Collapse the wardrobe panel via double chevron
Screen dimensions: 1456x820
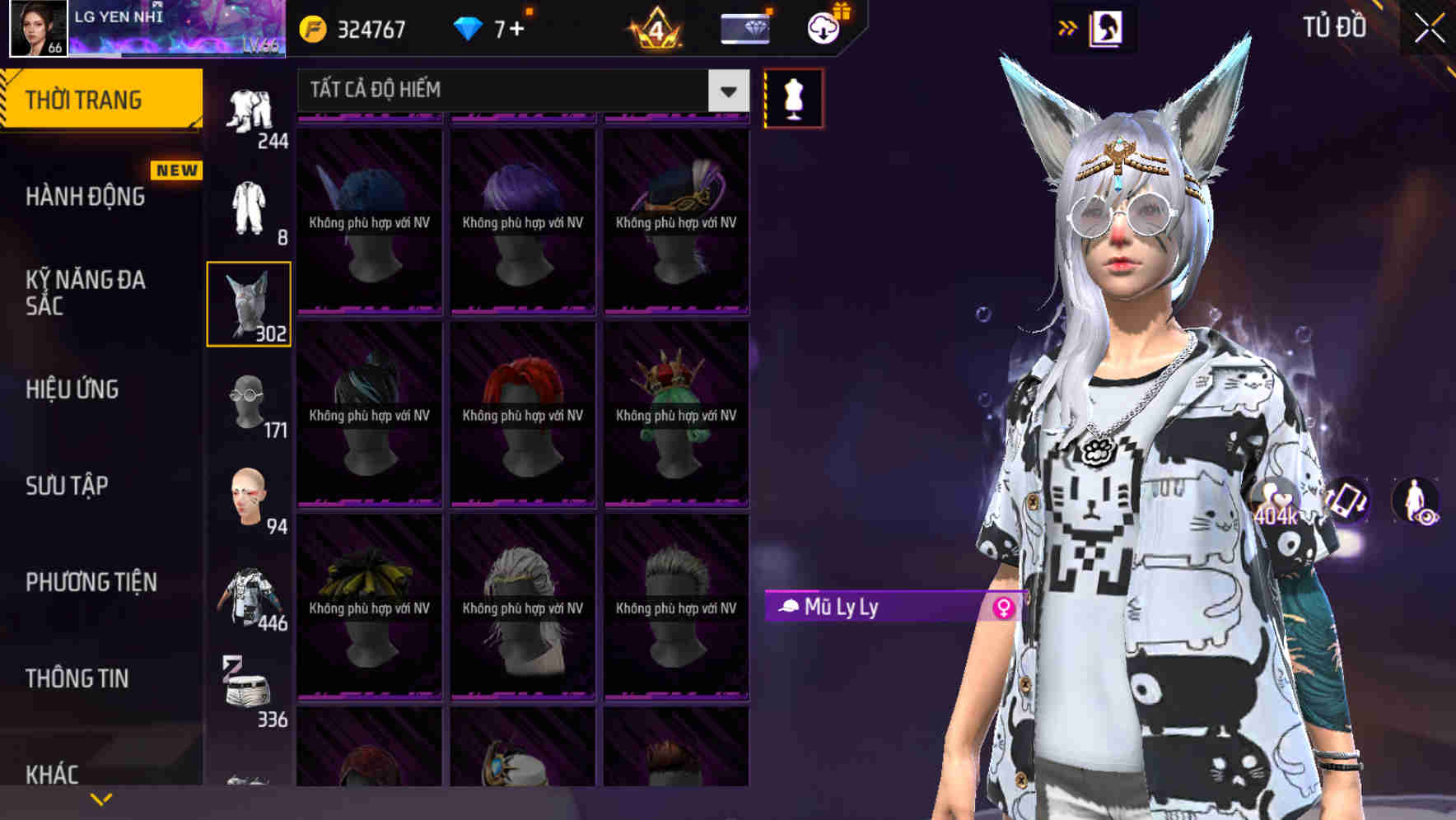pyautogui.click(x=1068, y=26)
